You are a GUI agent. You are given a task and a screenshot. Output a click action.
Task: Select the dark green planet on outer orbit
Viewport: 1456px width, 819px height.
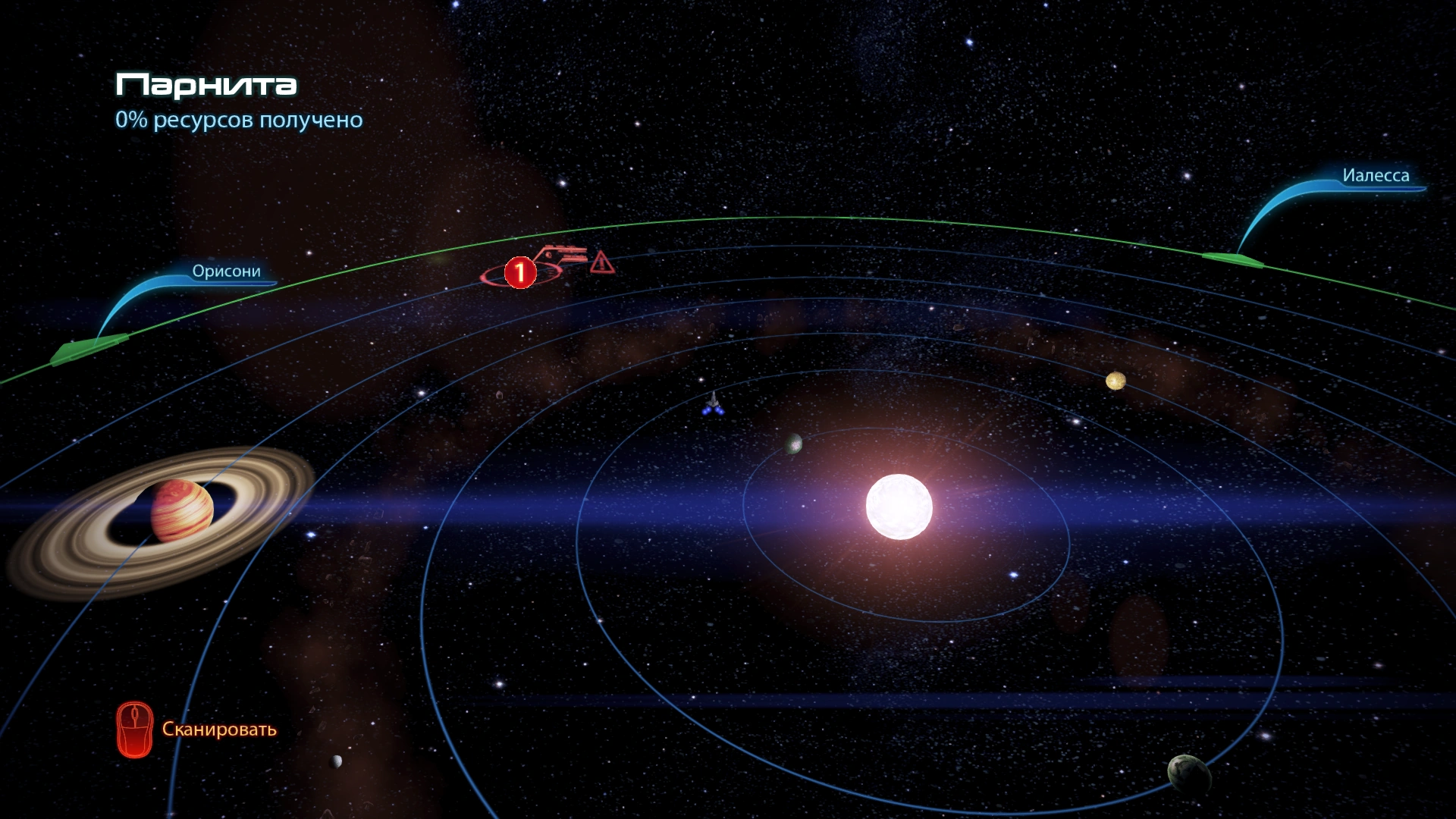[1188, 771]
